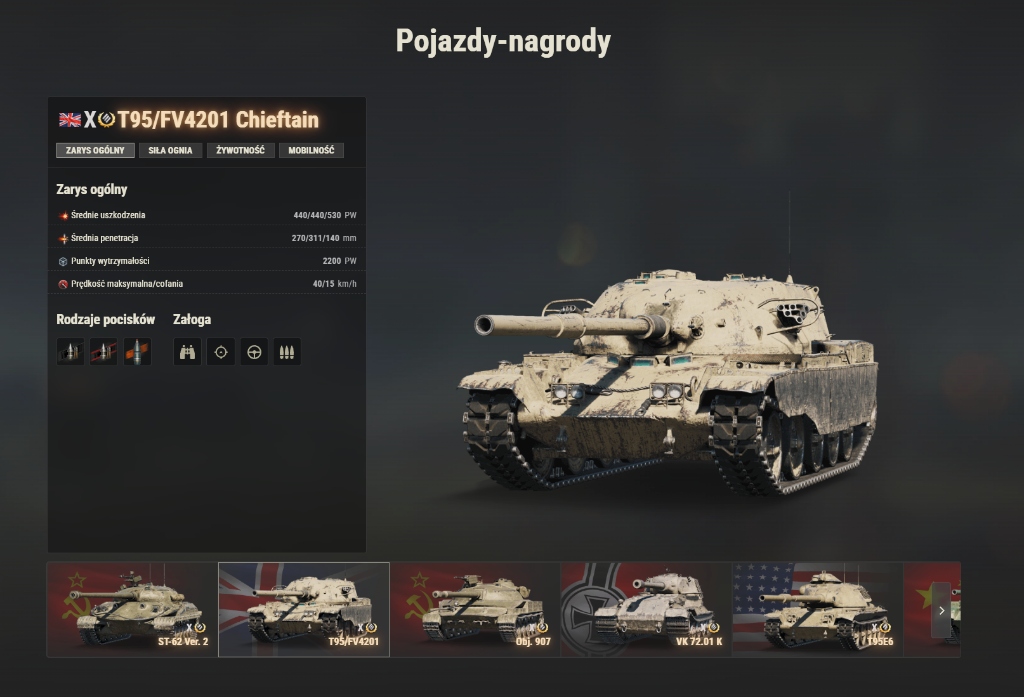Show the Obj. 907 reward vehicle
The height and width of the screenshot is (697, 1024).
click(475, 609)
